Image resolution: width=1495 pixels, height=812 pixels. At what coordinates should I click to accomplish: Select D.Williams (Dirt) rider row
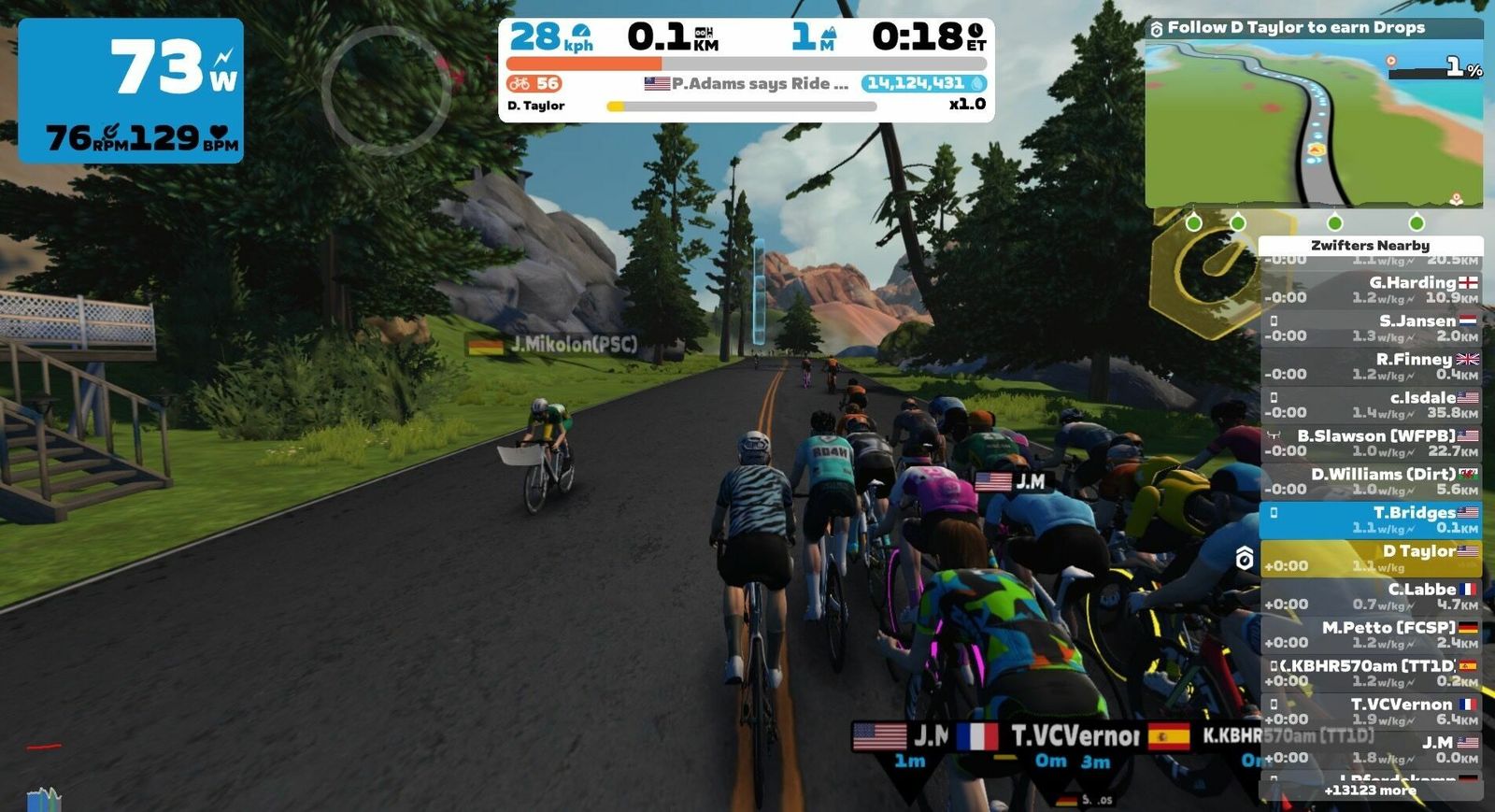click(x=1371, y=481)
